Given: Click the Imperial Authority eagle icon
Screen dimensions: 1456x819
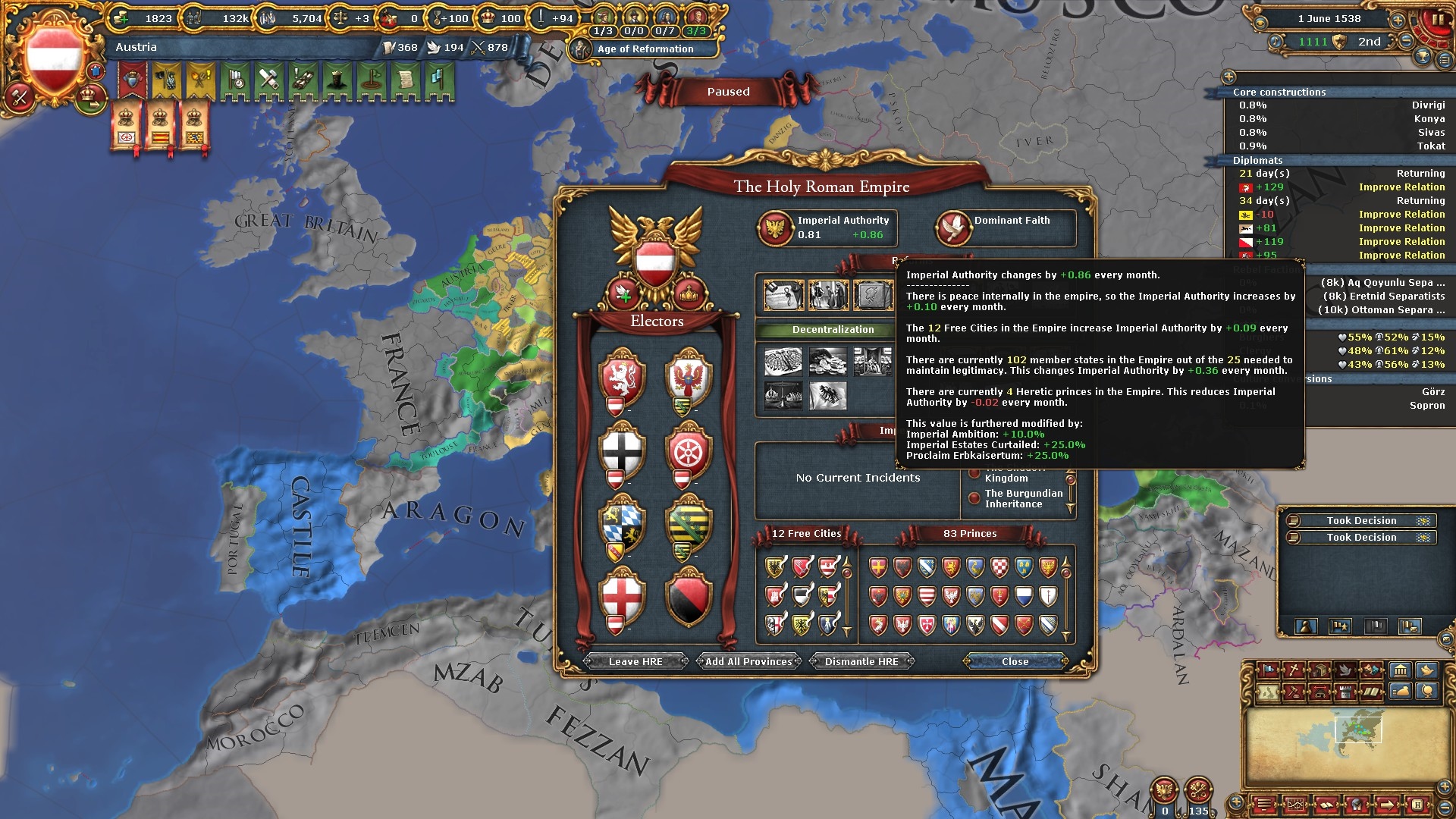Looking at the screenshot, I should coord(776,227).
